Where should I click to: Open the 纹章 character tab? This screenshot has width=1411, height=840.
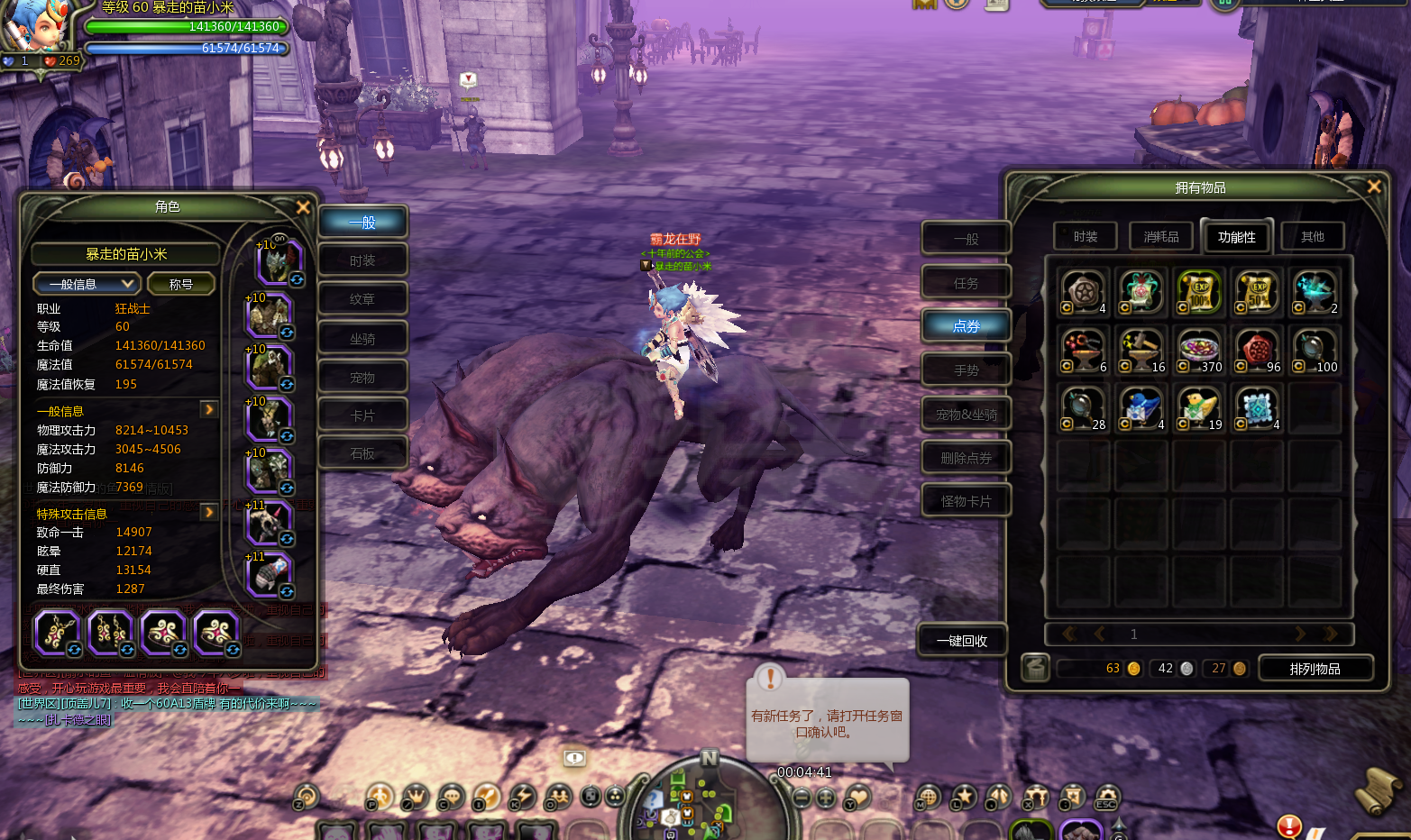point(362,299)
